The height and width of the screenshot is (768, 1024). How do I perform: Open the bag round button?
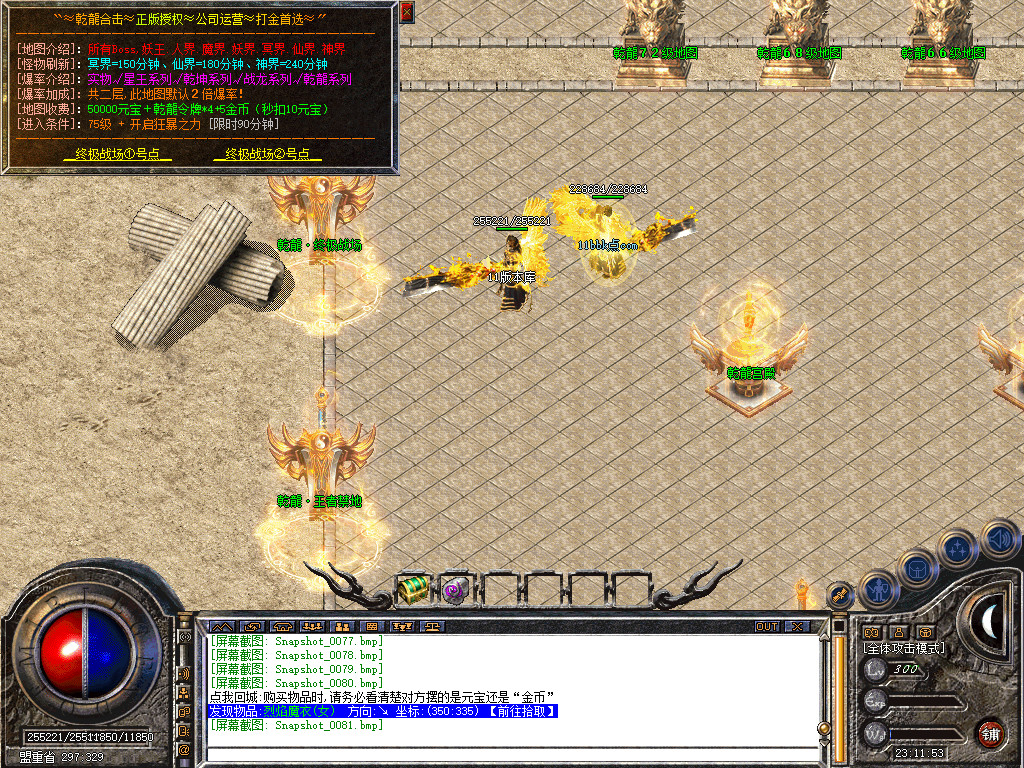tap(916, 568)
